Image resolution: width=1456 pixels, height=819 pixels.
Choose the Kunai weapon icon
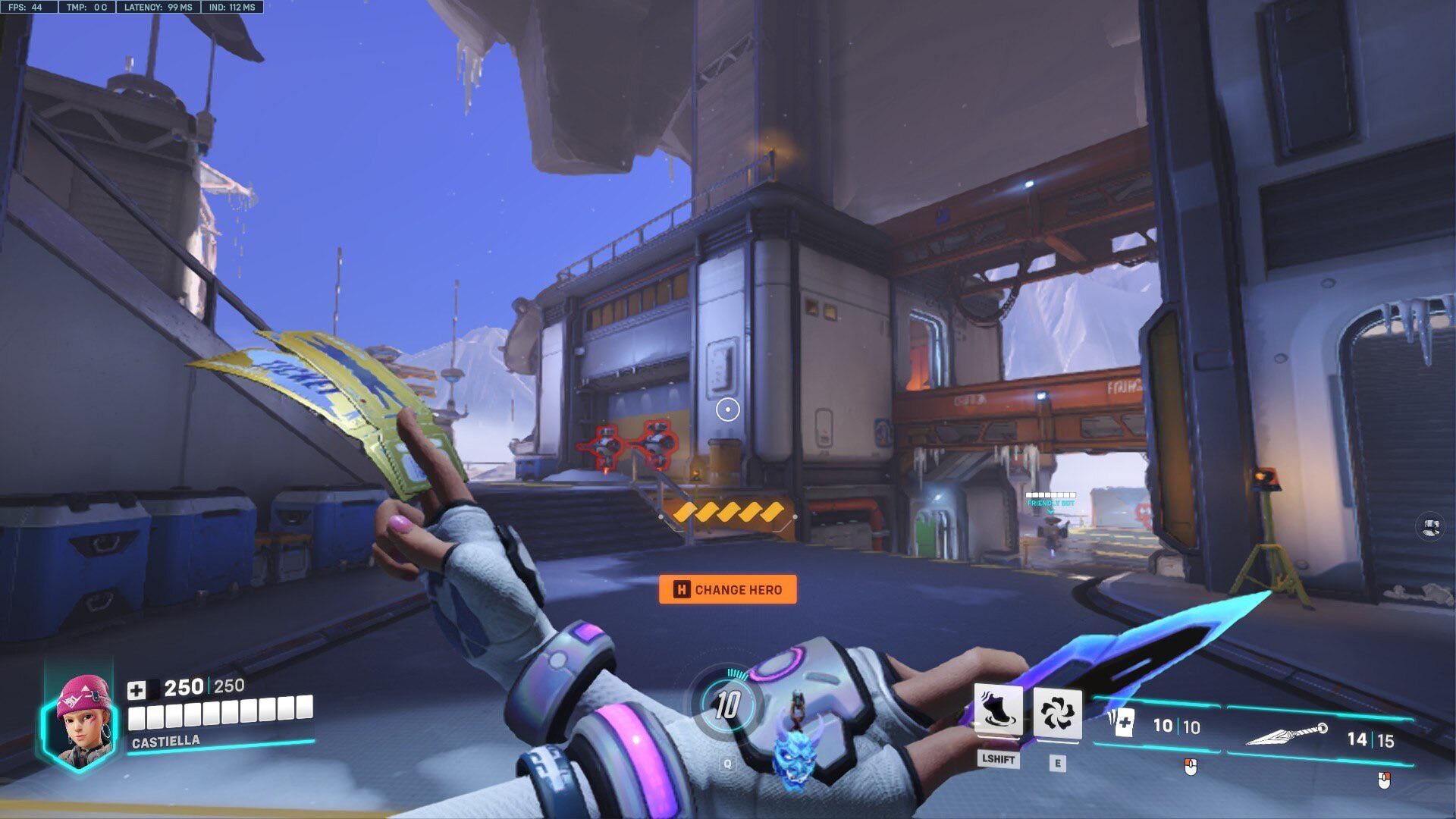click(x=1286, y=734)
